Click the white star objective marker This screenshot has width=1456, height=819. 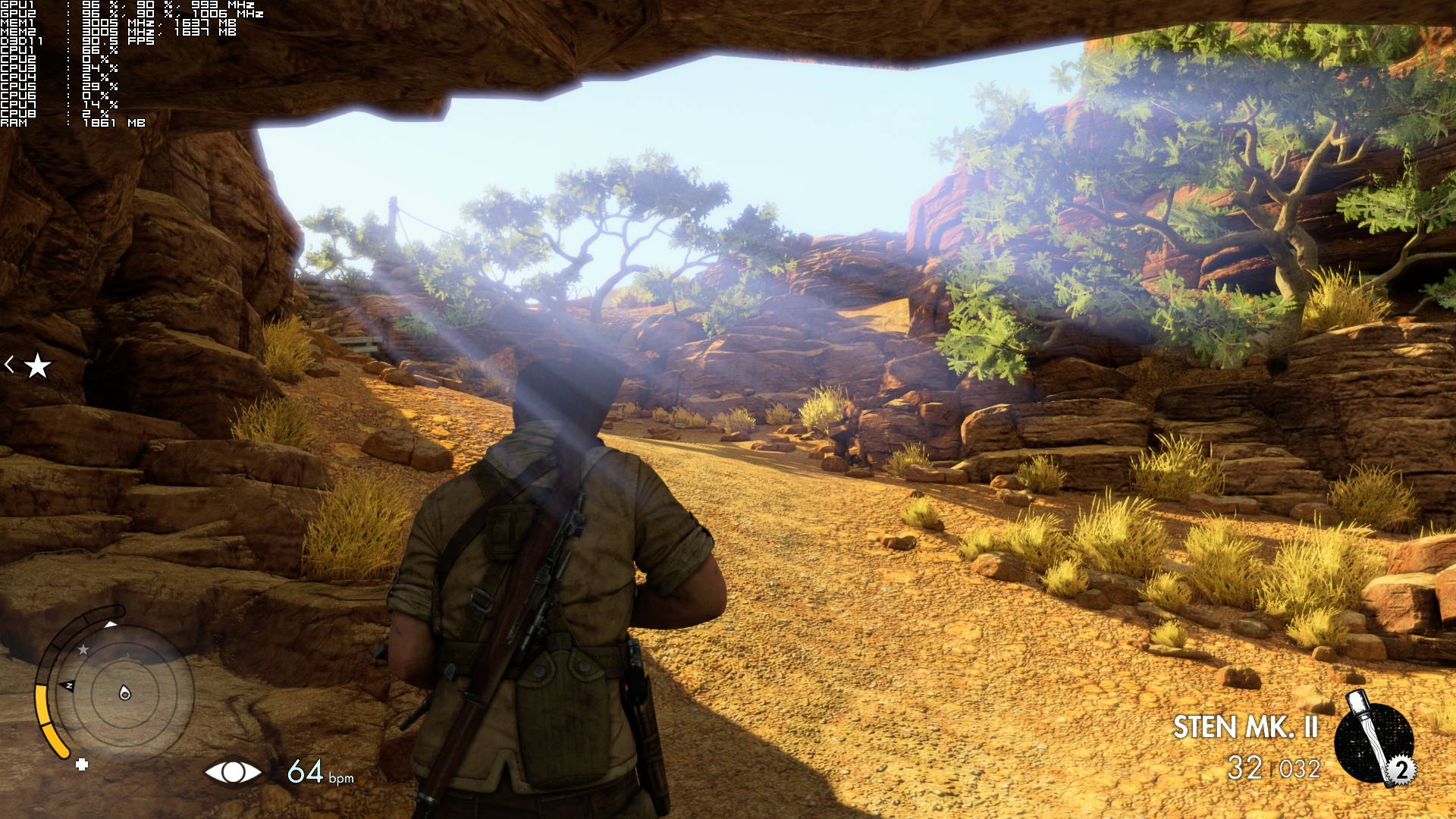tap(37, 366)
